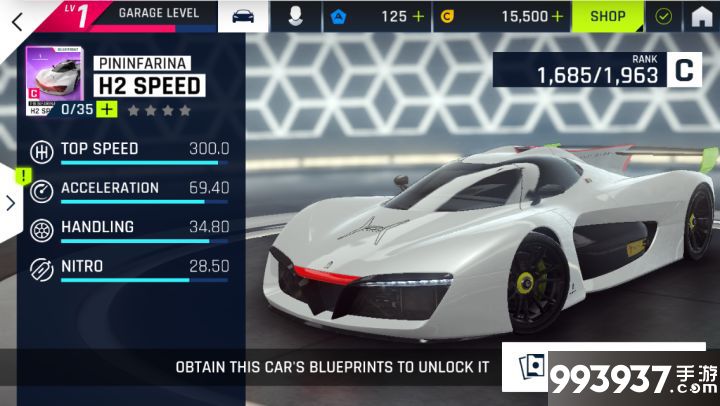720x406 pixels.
Task: Open the Shop
Action: tap(607, 16)
